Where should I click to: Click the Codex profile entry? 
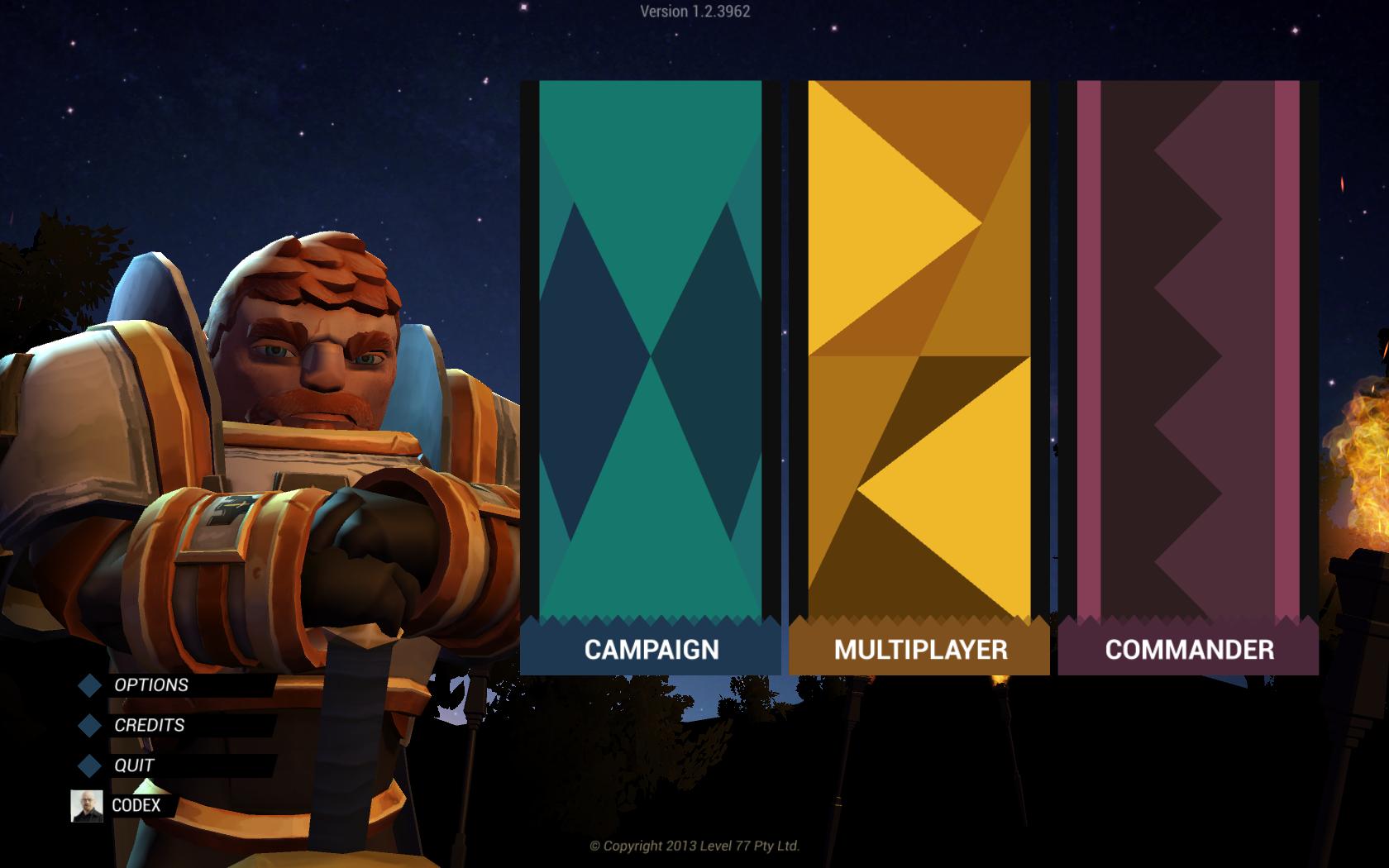click(x=136, y=805)
